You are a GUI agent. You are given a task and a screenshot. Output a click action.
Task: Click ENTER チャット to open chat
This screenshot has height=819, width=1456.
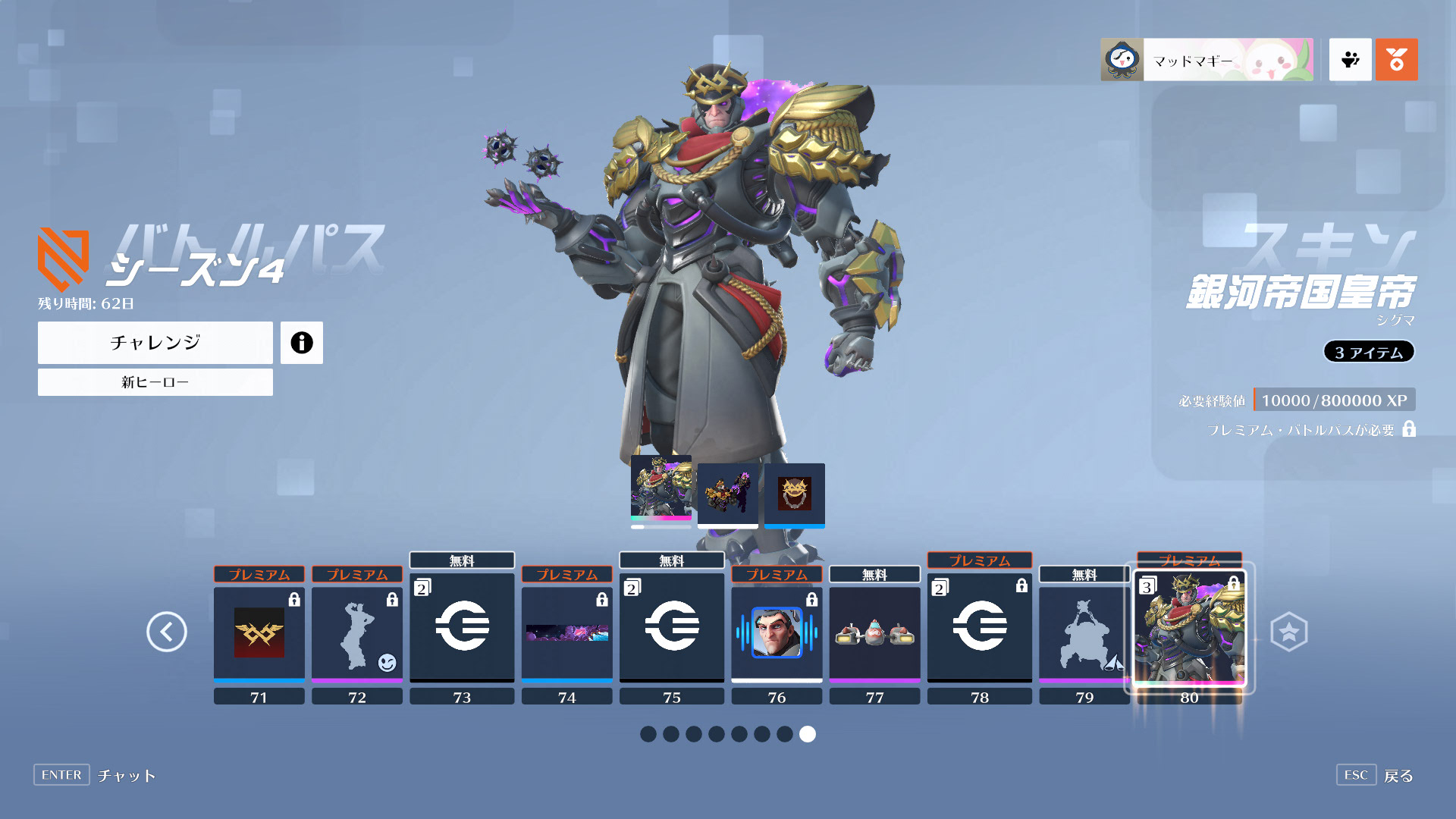(99, 775)
